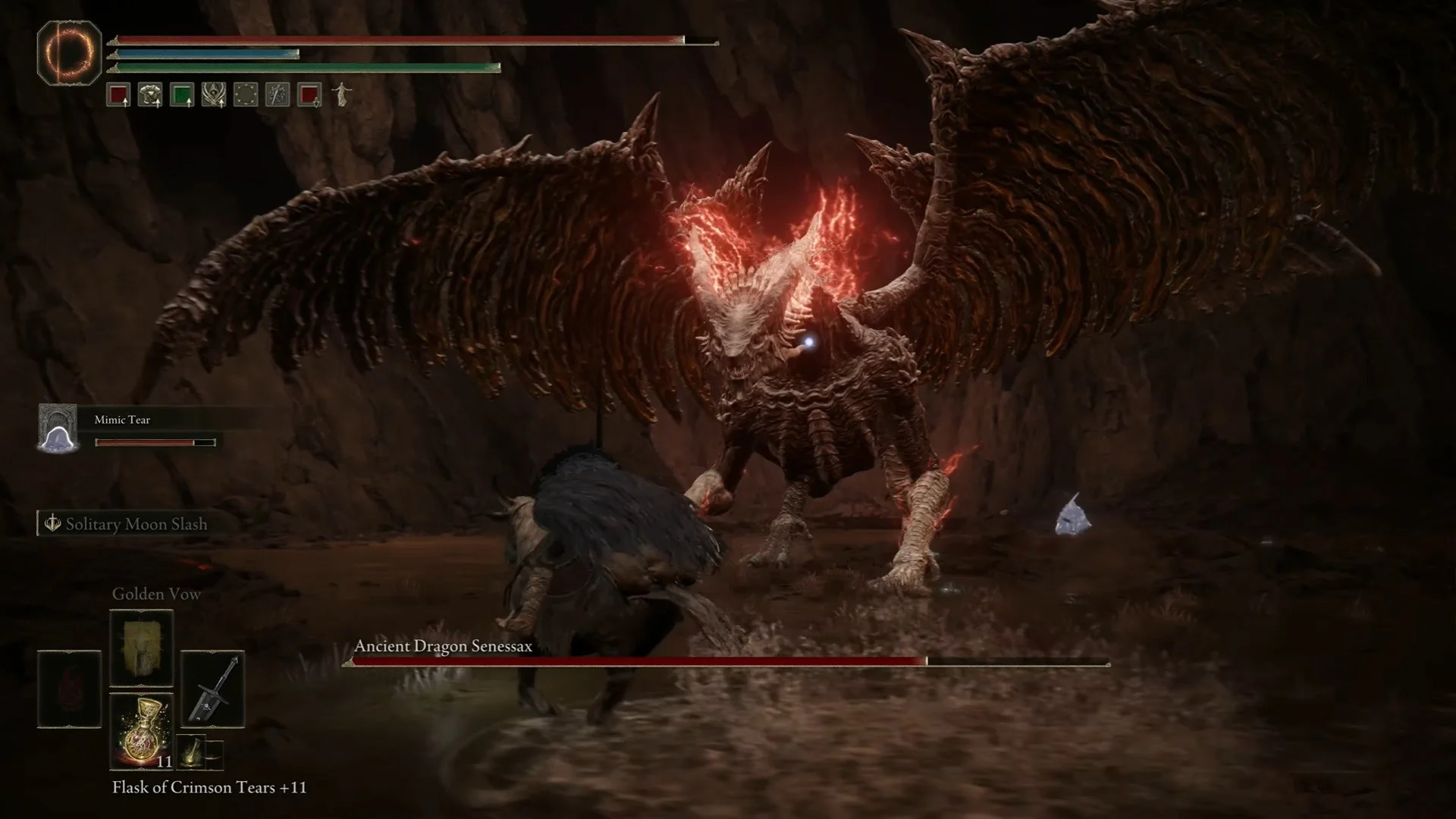Image resolution: width=1456 pixels, height=819 pixels.
Task: Click the sword with sparks status icon
Action: tap(278, 96)
